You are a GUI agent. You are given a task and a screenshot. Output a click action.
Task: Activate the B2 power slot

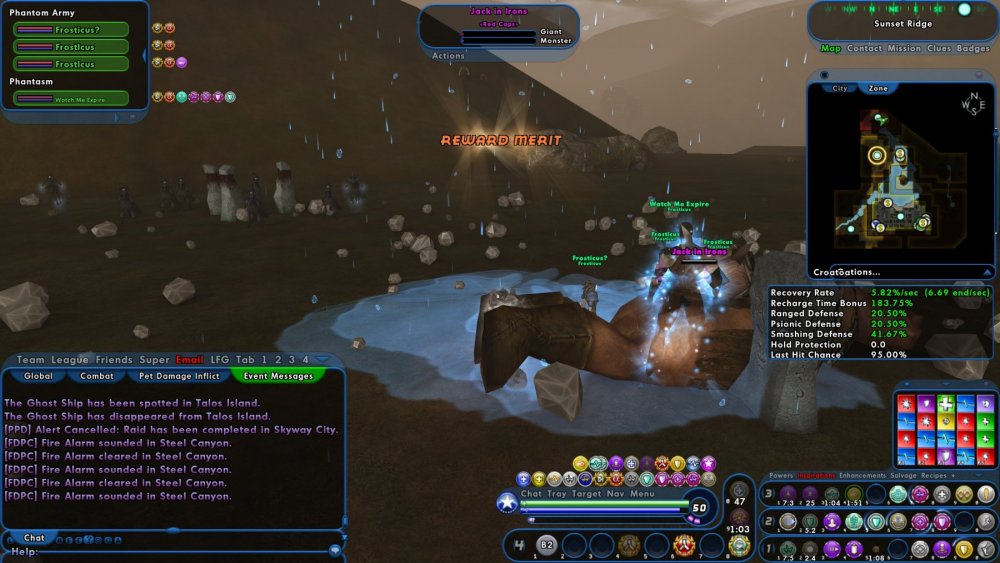546,545
